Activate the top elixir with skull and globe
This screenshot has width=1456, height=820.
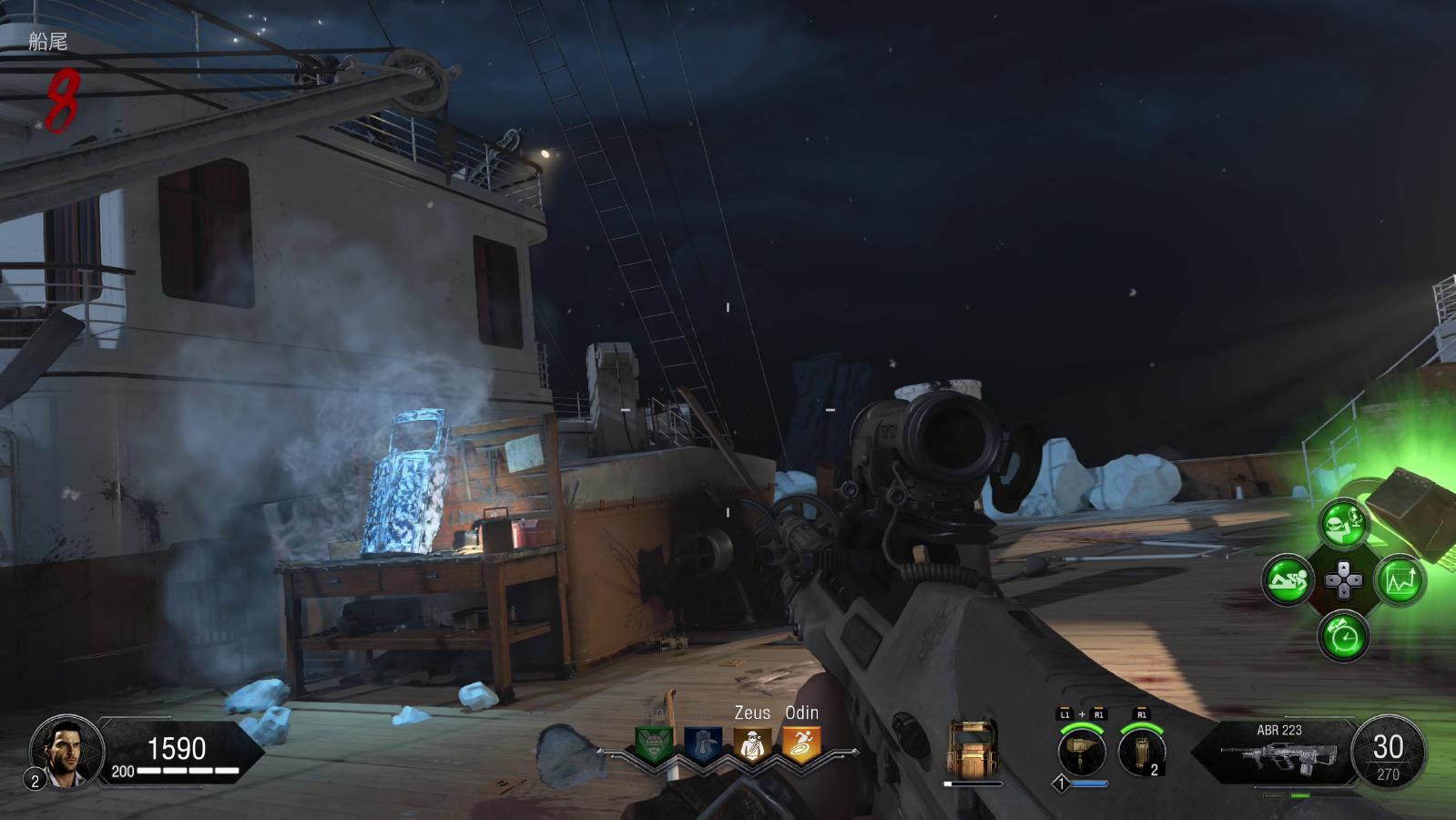pyautogui.click(x=1344, y=525)
